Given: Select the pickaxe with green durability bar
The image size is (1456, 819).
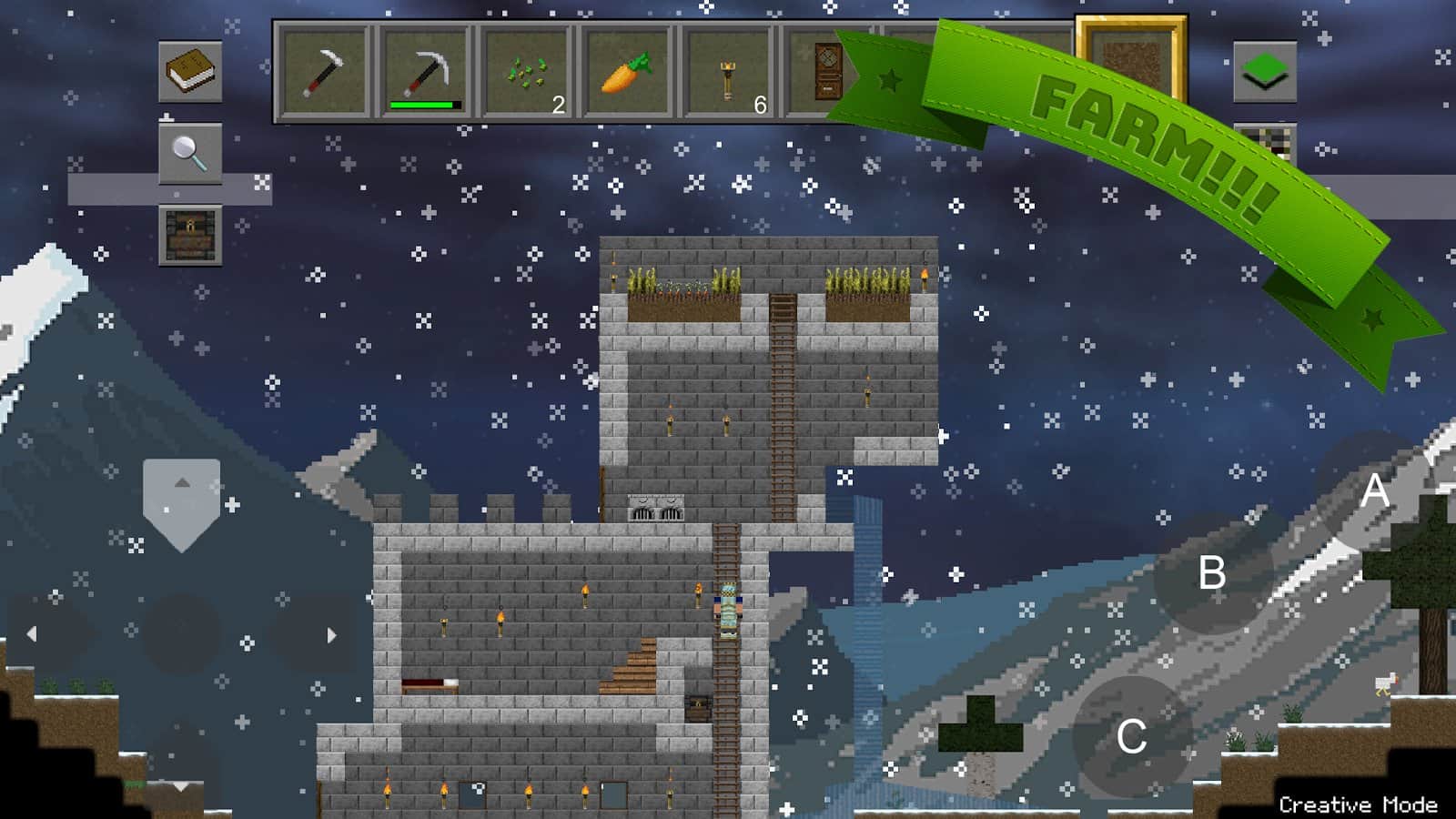Looking at the screenshot, I should (424, 73).
